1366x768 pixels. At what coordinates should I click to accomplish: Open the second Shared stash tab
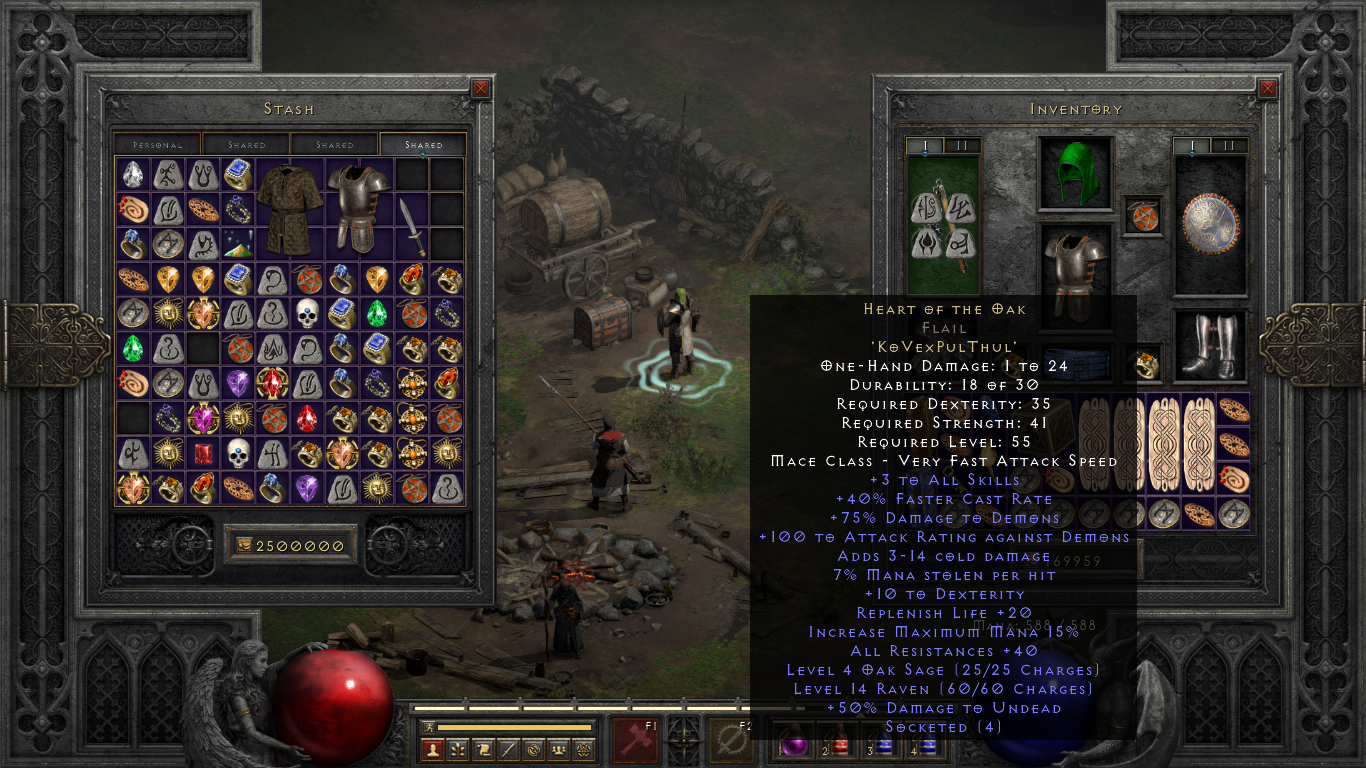coord(333,144)
